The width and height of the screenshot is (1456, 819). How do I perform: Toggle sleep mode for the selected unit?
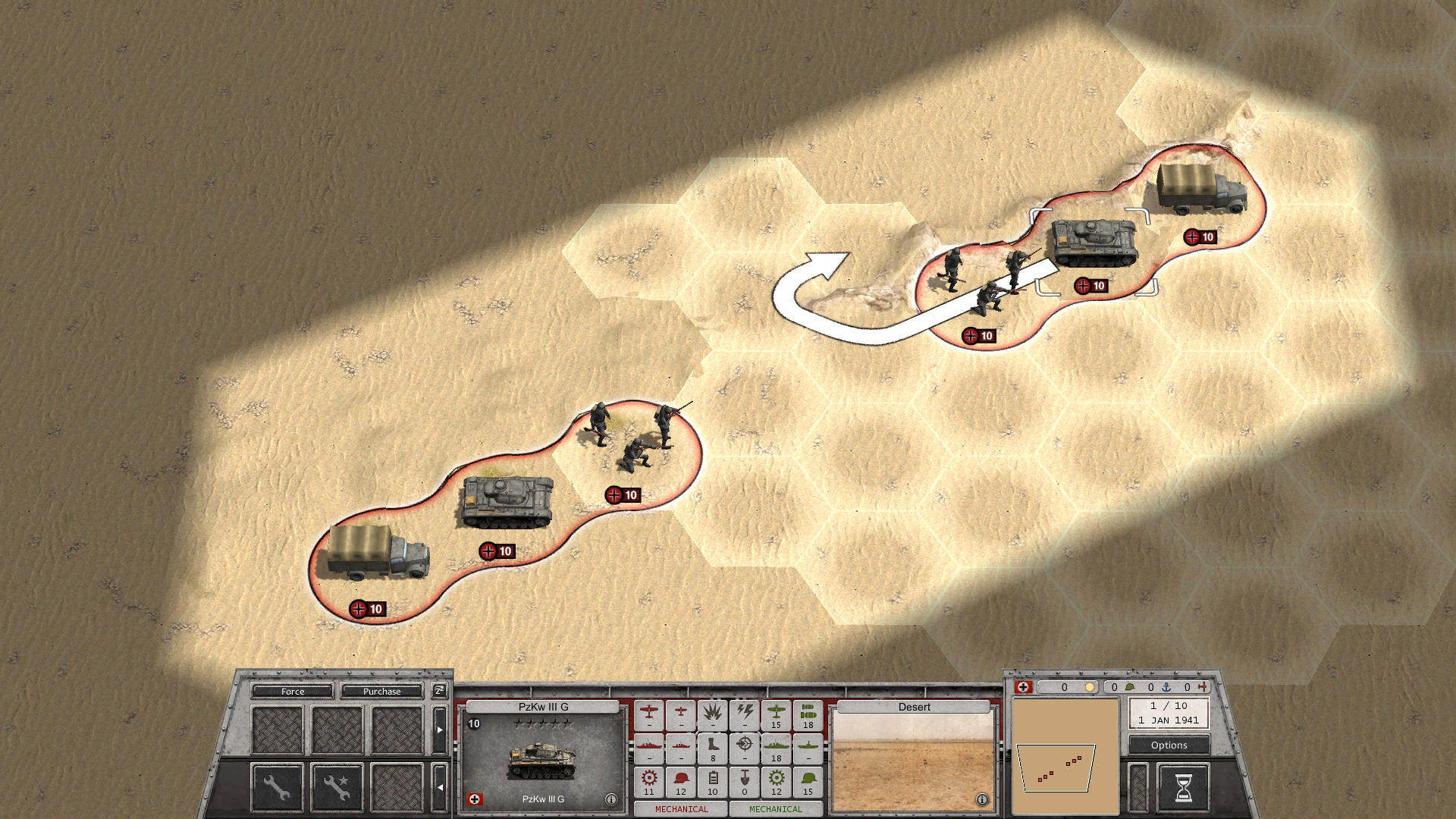click(440, 691)
